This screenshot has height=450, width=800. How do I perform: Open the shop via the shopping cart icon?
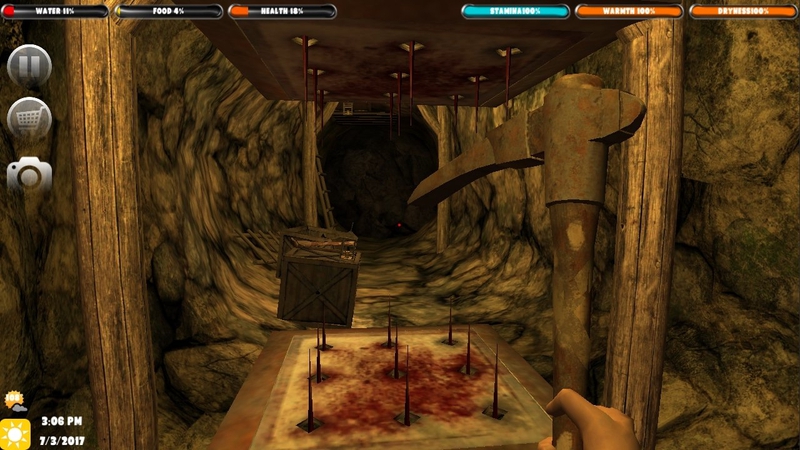pyautogui.click(x=29, y=120)
